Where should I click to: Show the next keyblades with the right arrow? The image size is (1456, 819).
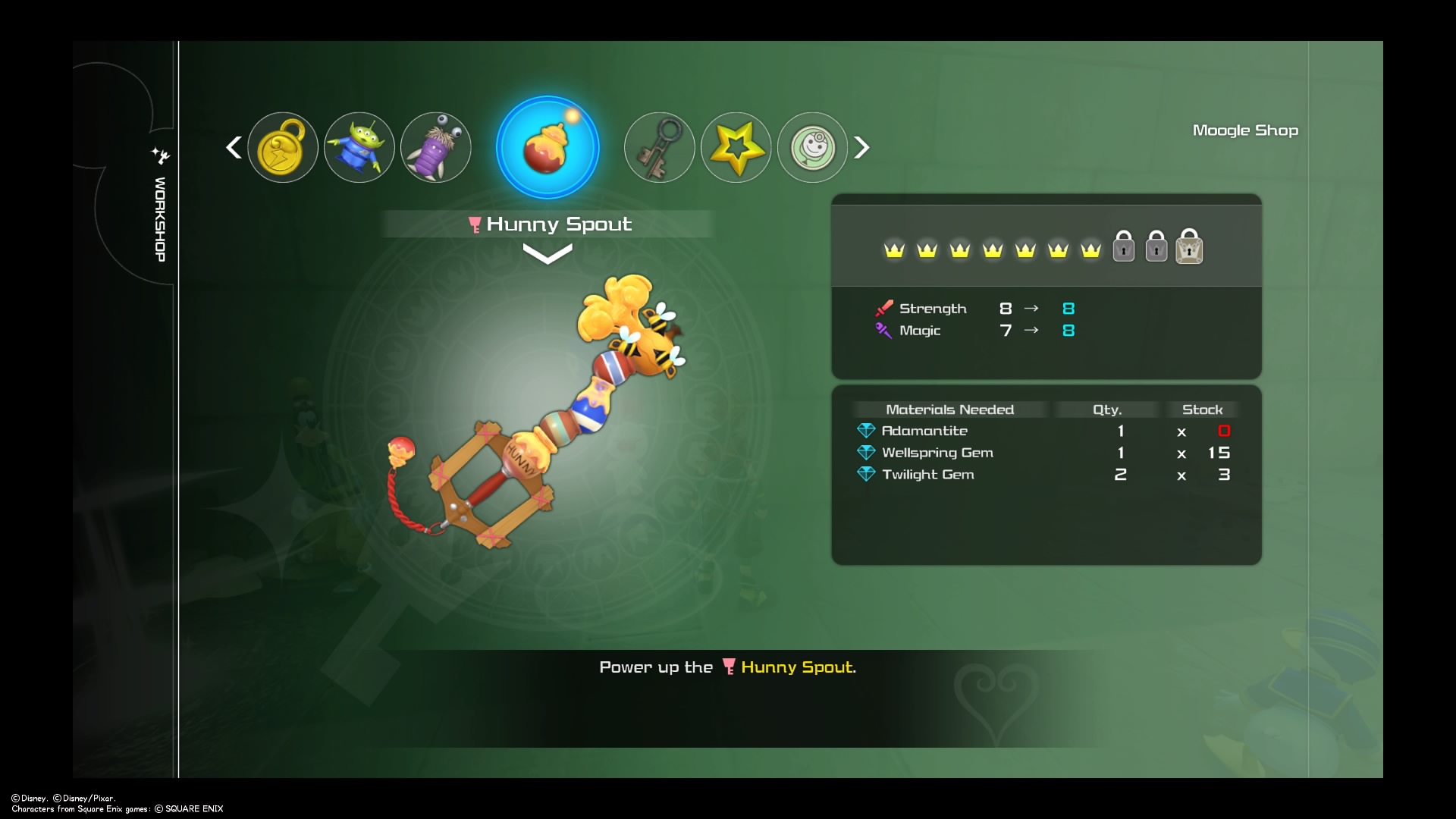(x=861, y=147)
